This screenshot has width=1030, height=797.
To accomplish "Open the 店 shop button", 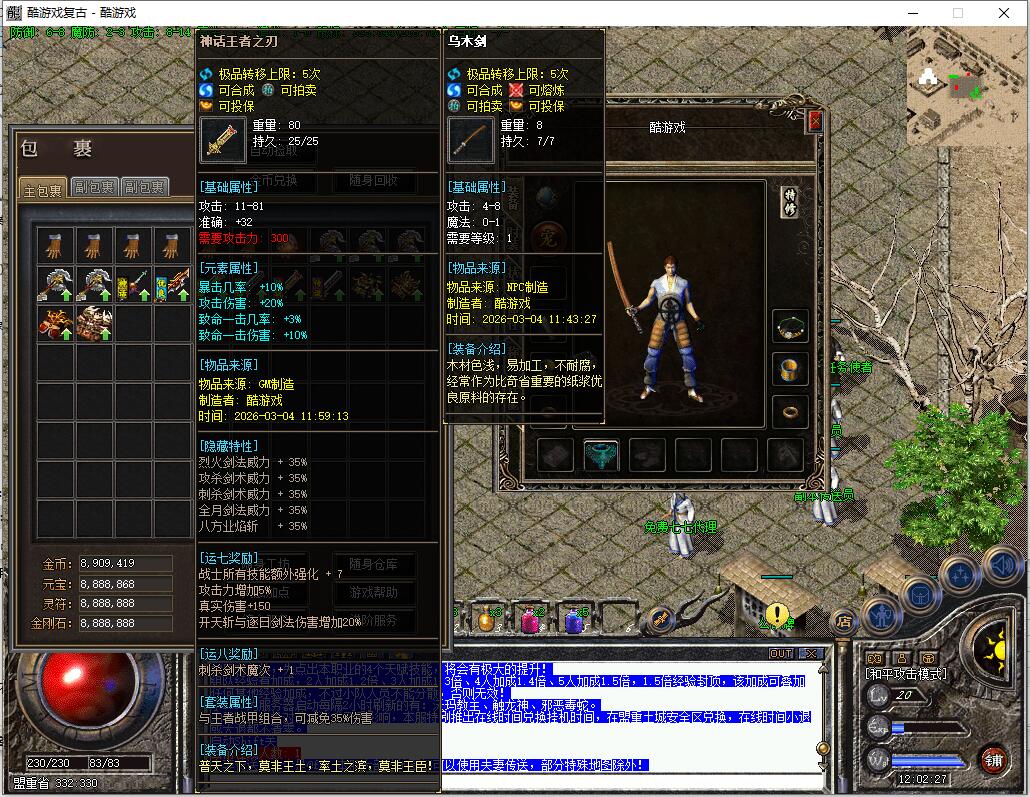I will (x=843, y=621).
